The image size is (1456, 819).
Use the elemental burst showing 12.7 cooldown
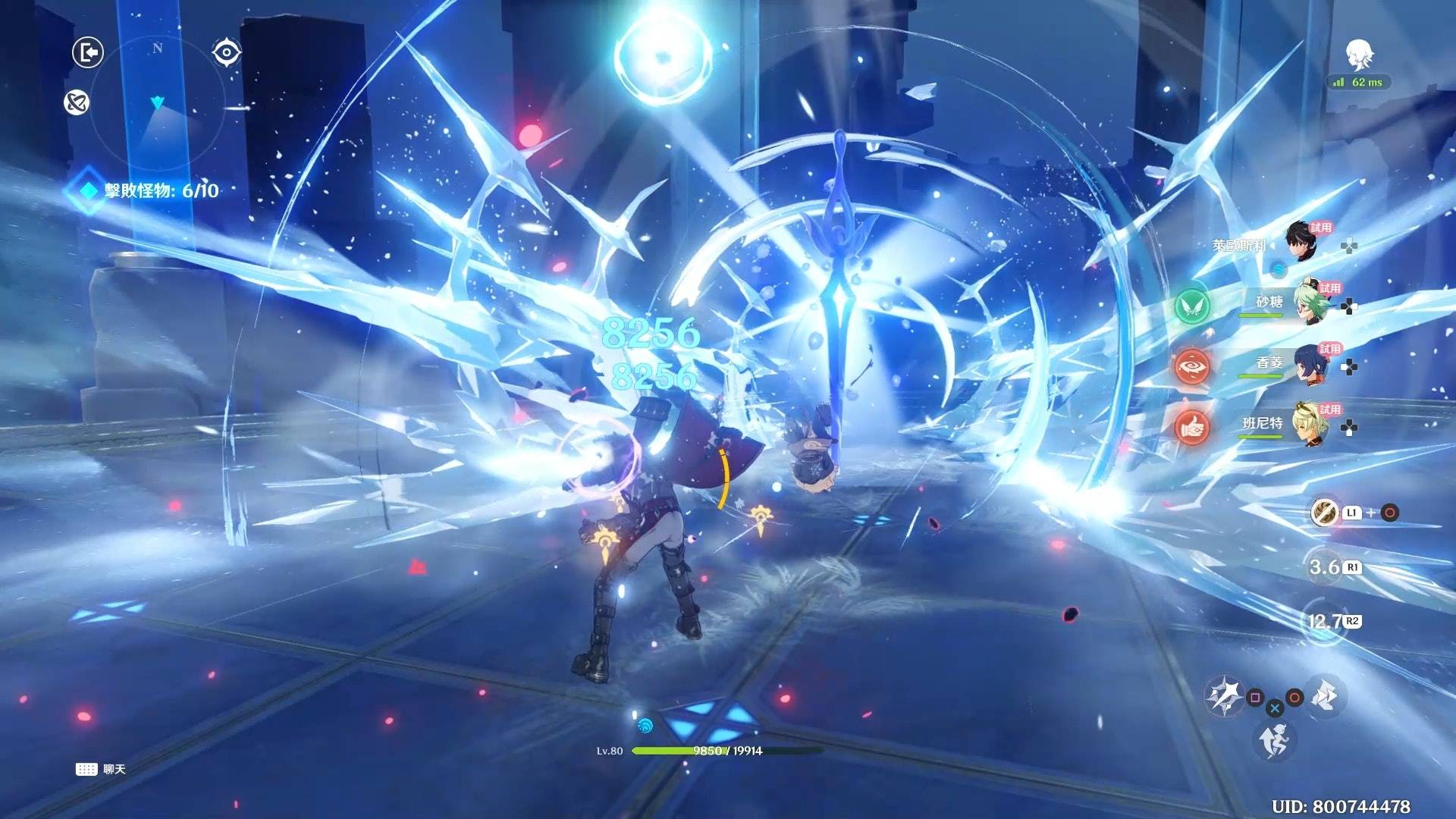pyautogui.click(x=1324, y=622)
